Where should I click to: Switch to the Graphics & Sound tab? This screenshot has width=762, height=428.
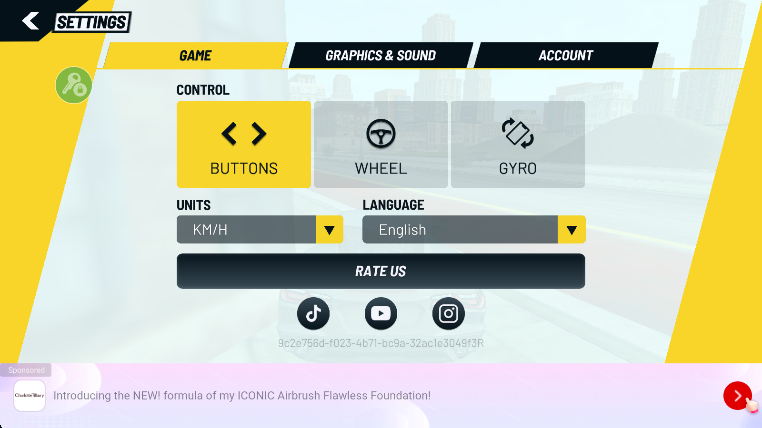click(x=380, y=56)
